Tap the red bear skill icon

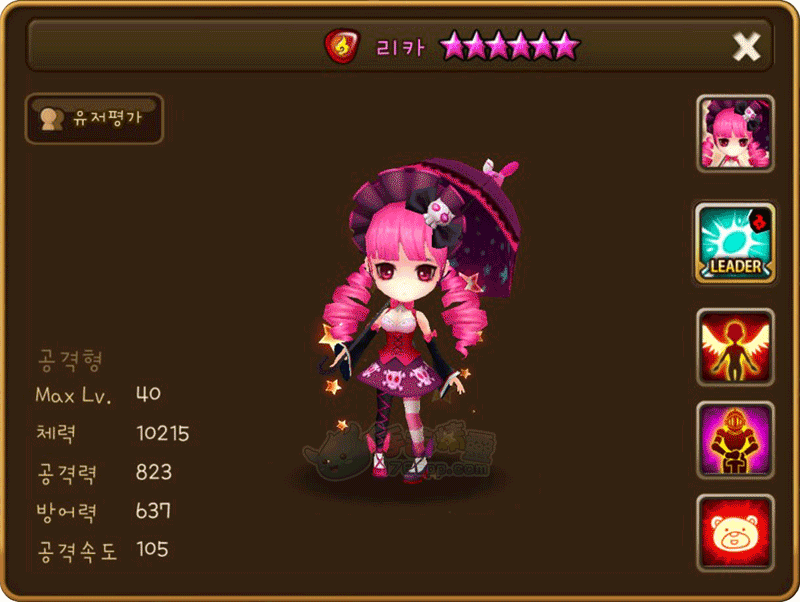(735, 532)
